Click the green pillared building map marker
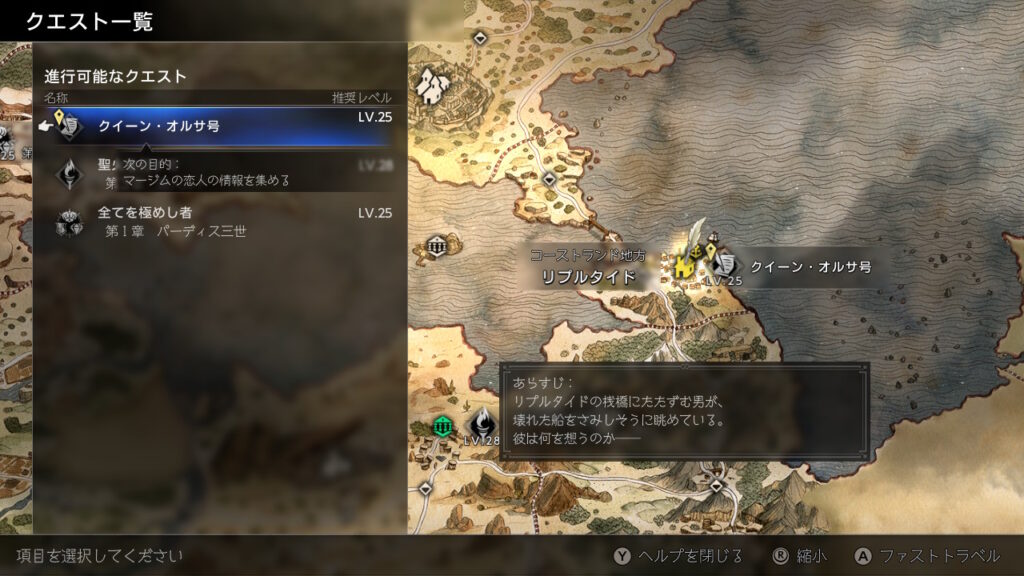This screenshot has height=576, width=1024. [443, 427]
